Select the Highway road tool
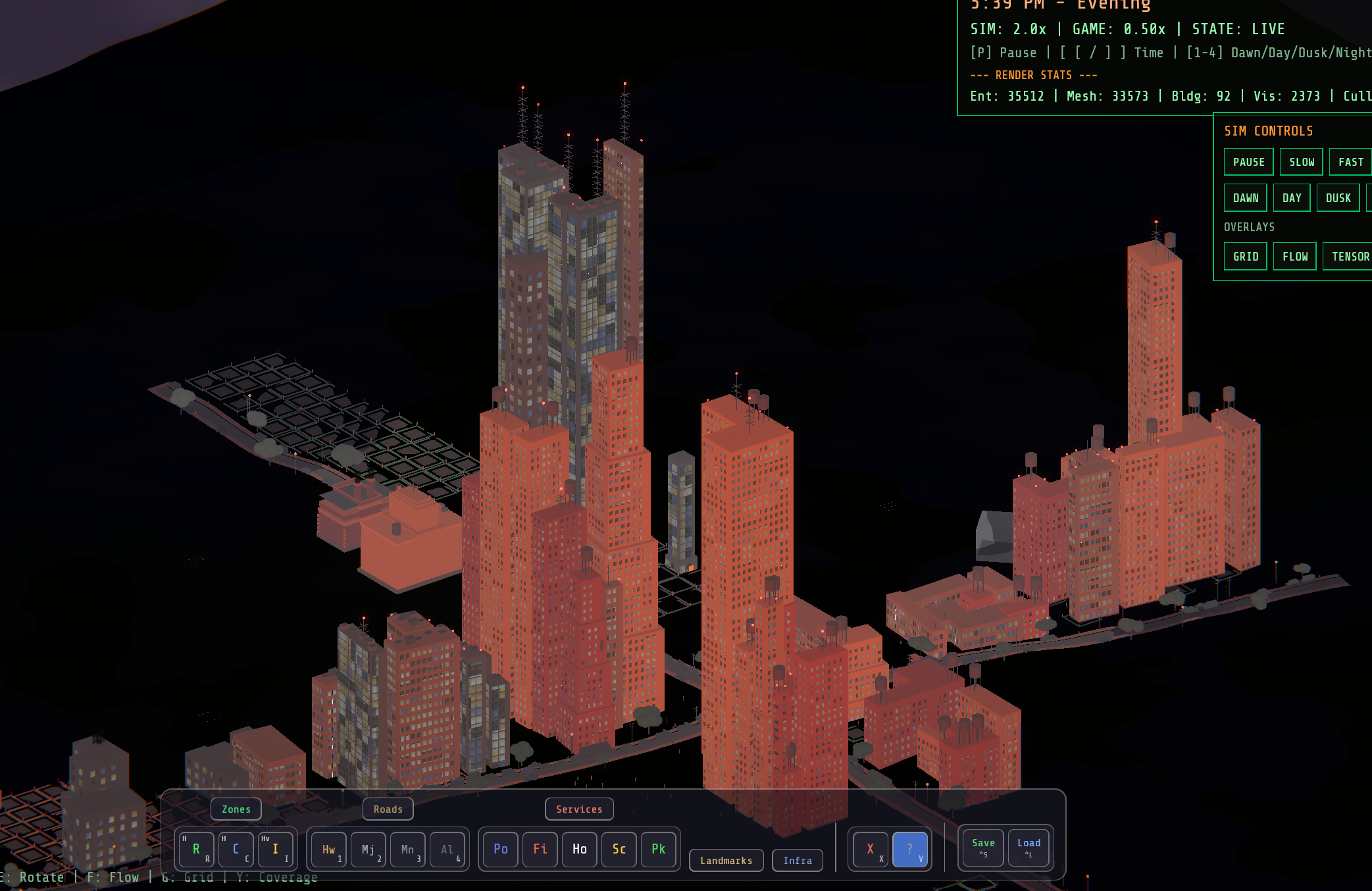 (328, 849)
